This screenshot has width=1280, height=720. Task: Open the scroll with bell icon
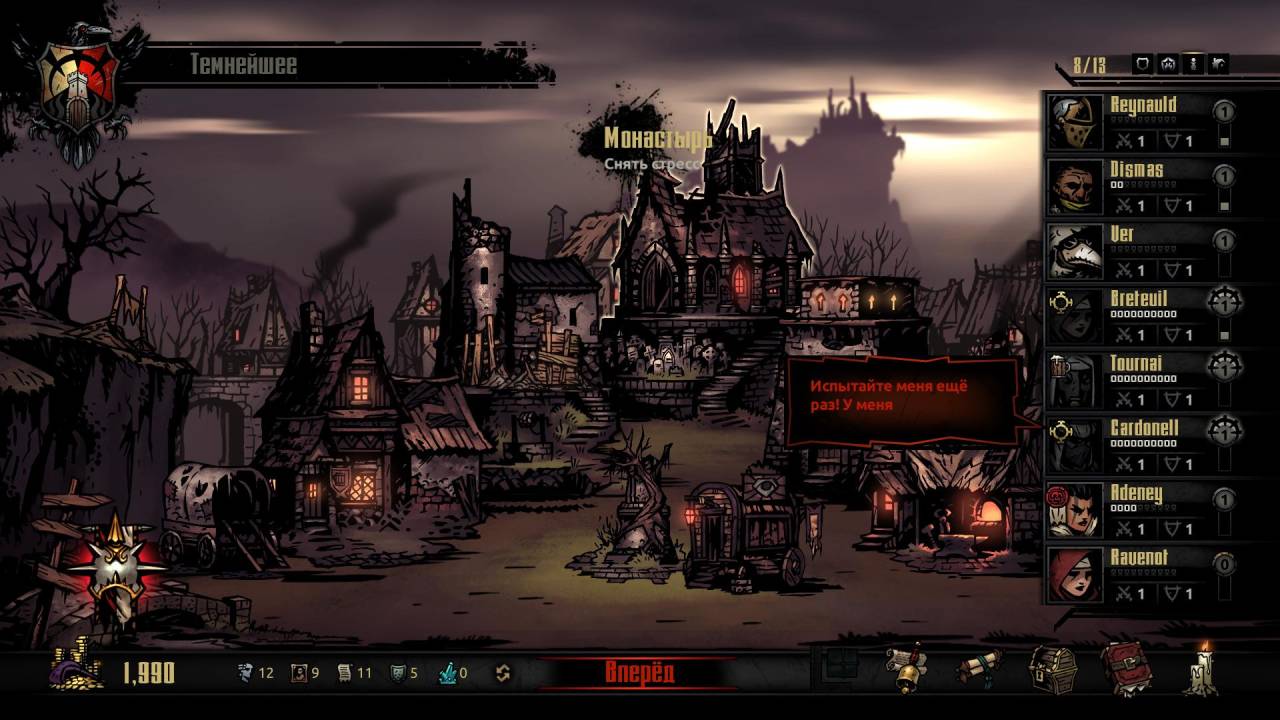[x=906, y=668]
